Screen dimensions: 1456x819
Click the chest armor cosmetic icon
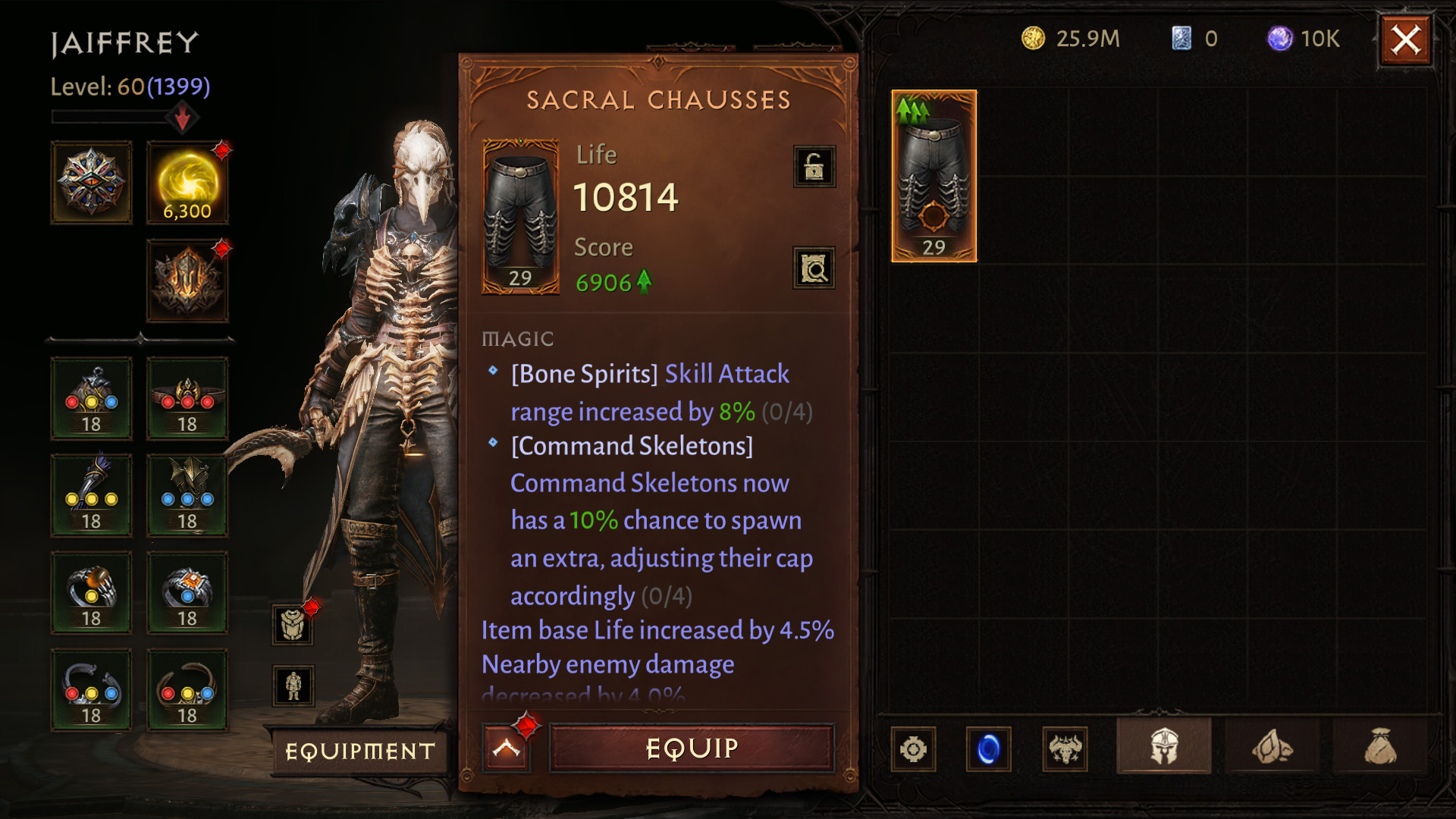pyautogui.click(x=293, y=625)
